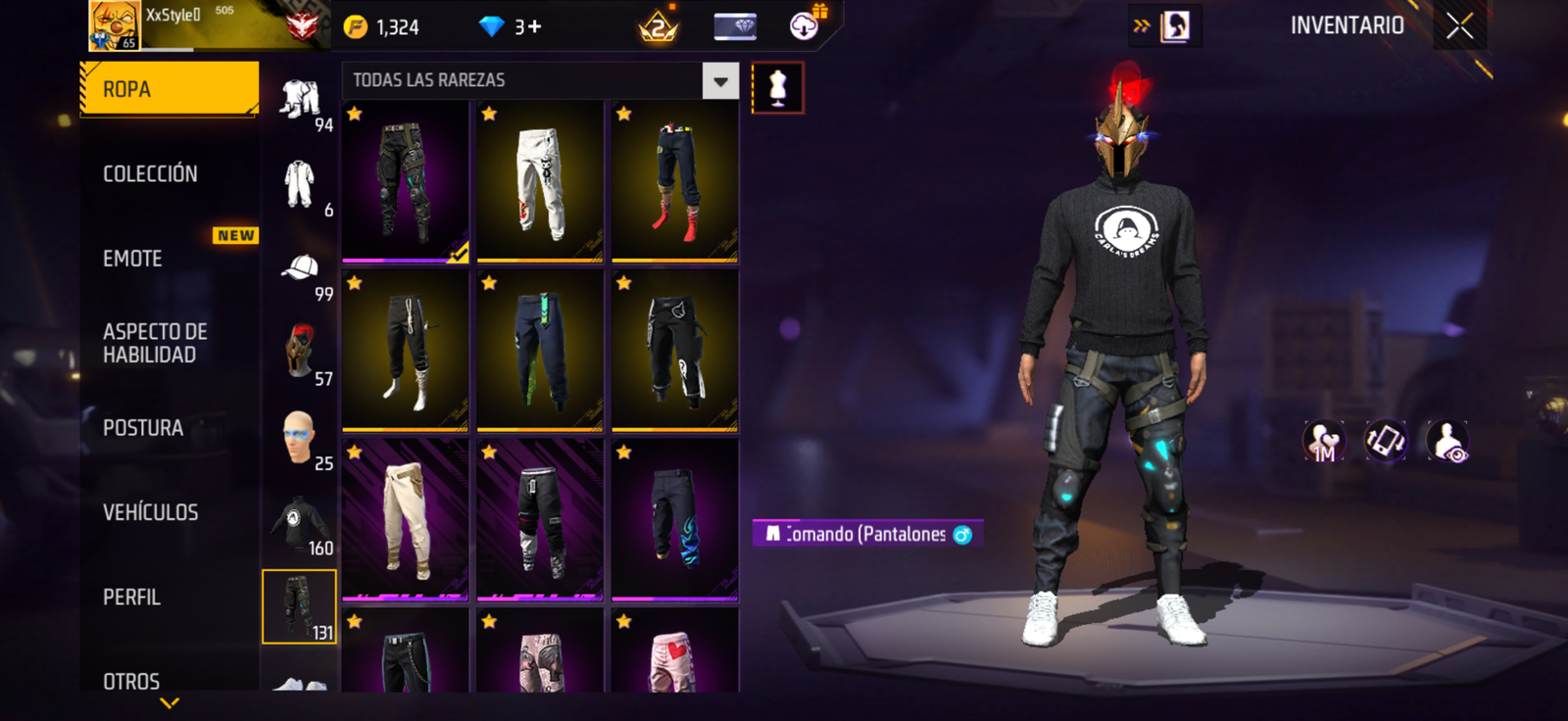Add diamonds with the plus button

pyautogui.click(x=534, y=27)
